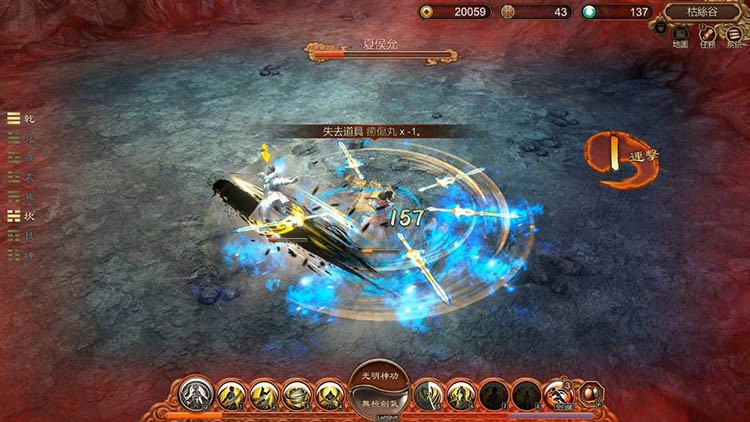
Task: Click the red gourd icon on hotbar end
Action: (x=590, y=392)
